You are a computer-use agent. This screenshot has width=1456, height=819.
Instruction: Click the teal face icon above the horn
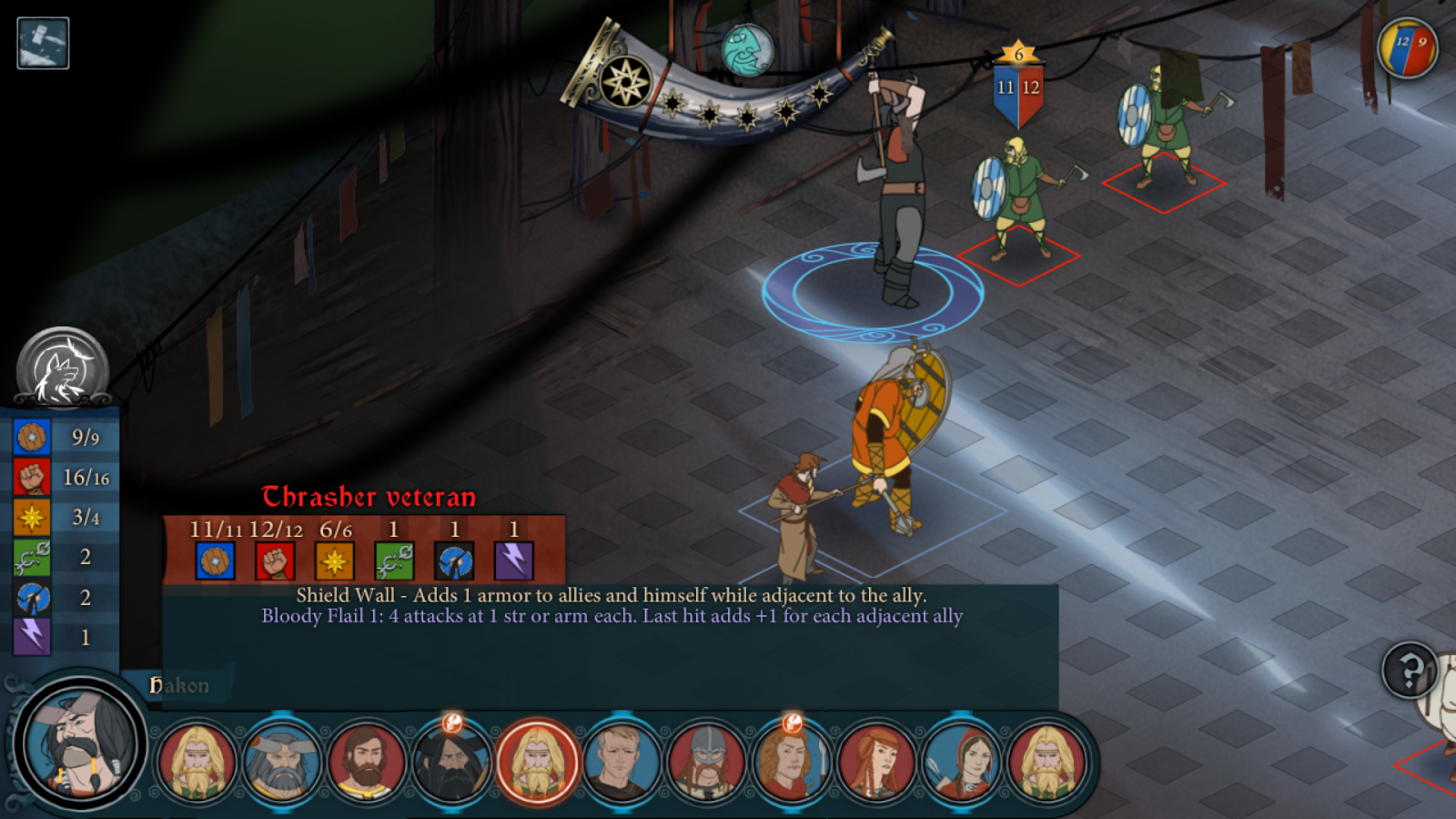tap(747, 49)
